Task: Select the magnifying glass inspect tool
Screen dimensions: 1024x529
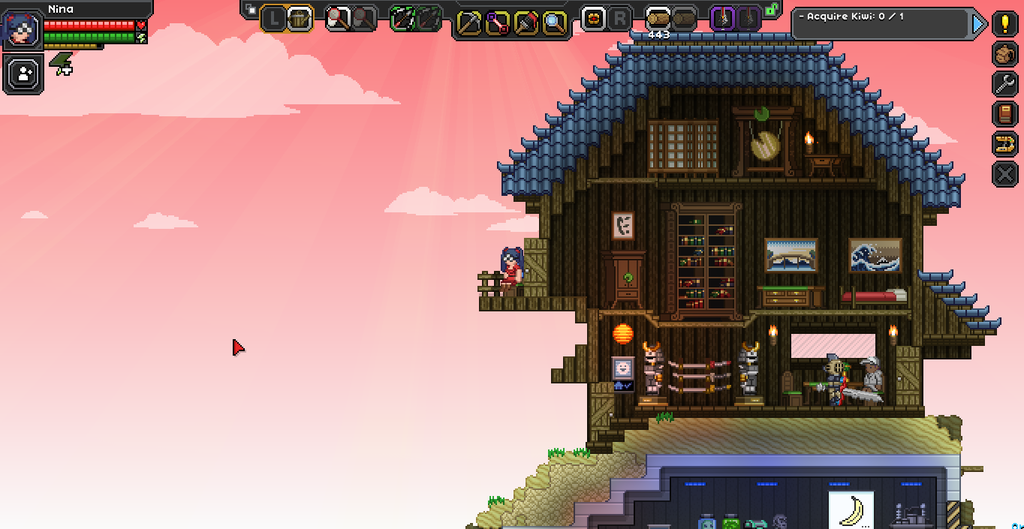Action: pyautogui.click(x=553, y=22)
